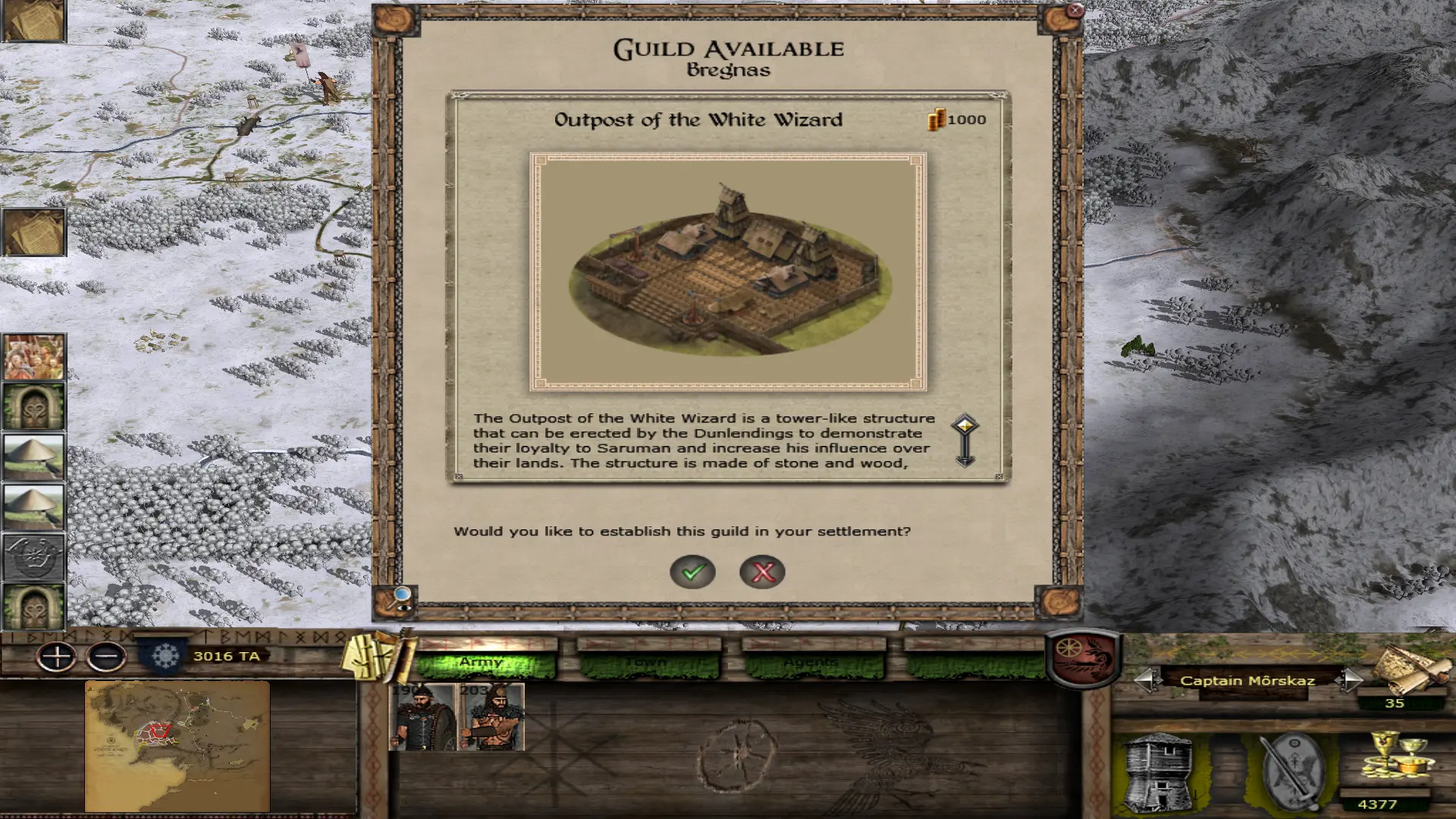Screen dimensions: 1456x819
Task: Click on the Middle-earth minimap
Action: point(177,745)
